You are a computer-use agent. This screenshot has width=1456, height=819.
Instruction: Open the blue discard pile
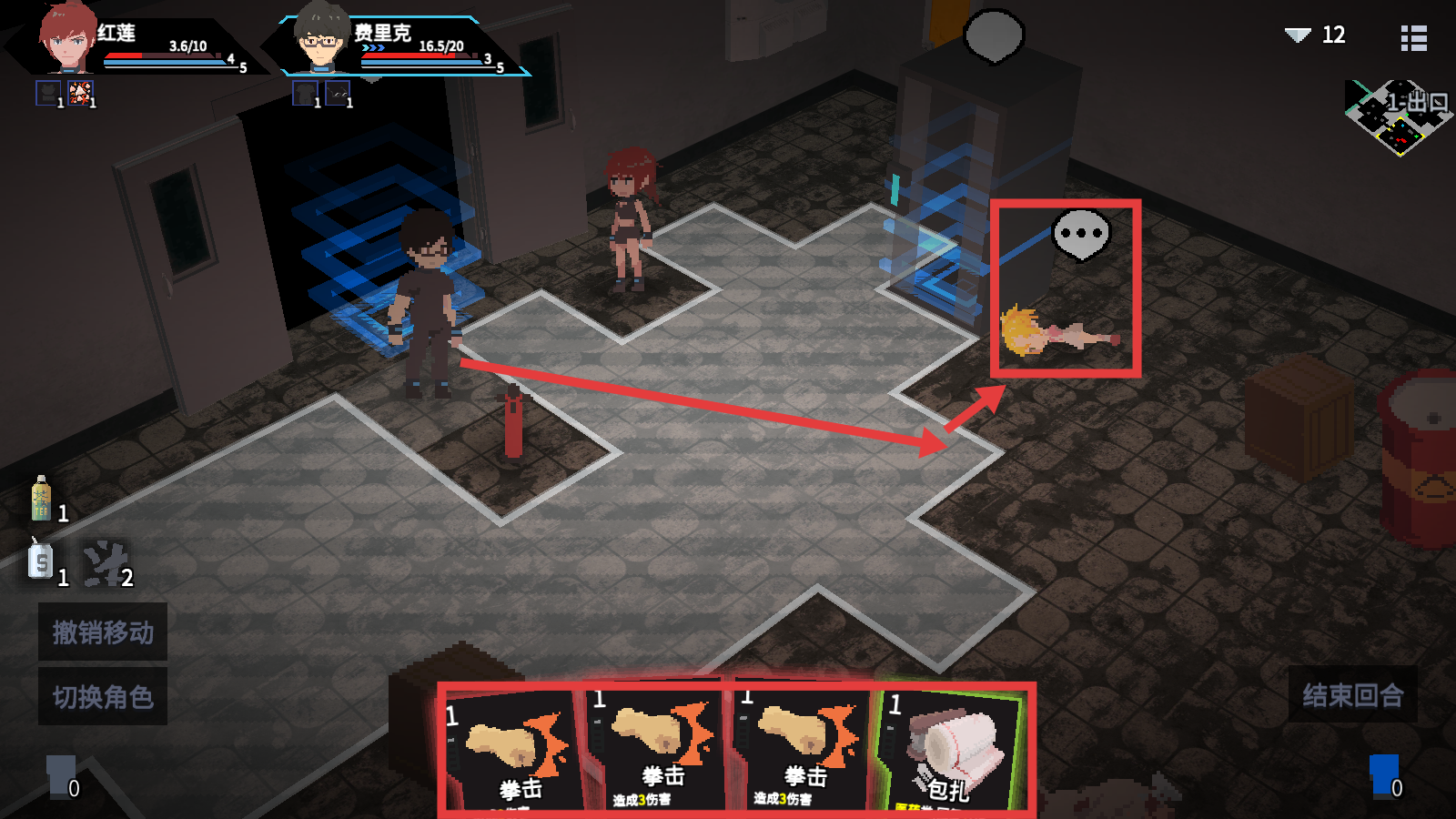1383,775
